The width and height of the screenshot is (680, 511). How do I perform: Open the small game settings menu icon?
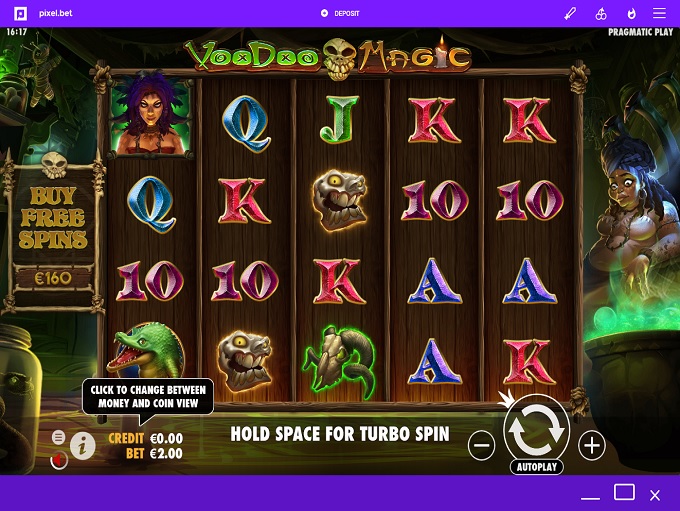pyautogui.click(x=59, y=438)
